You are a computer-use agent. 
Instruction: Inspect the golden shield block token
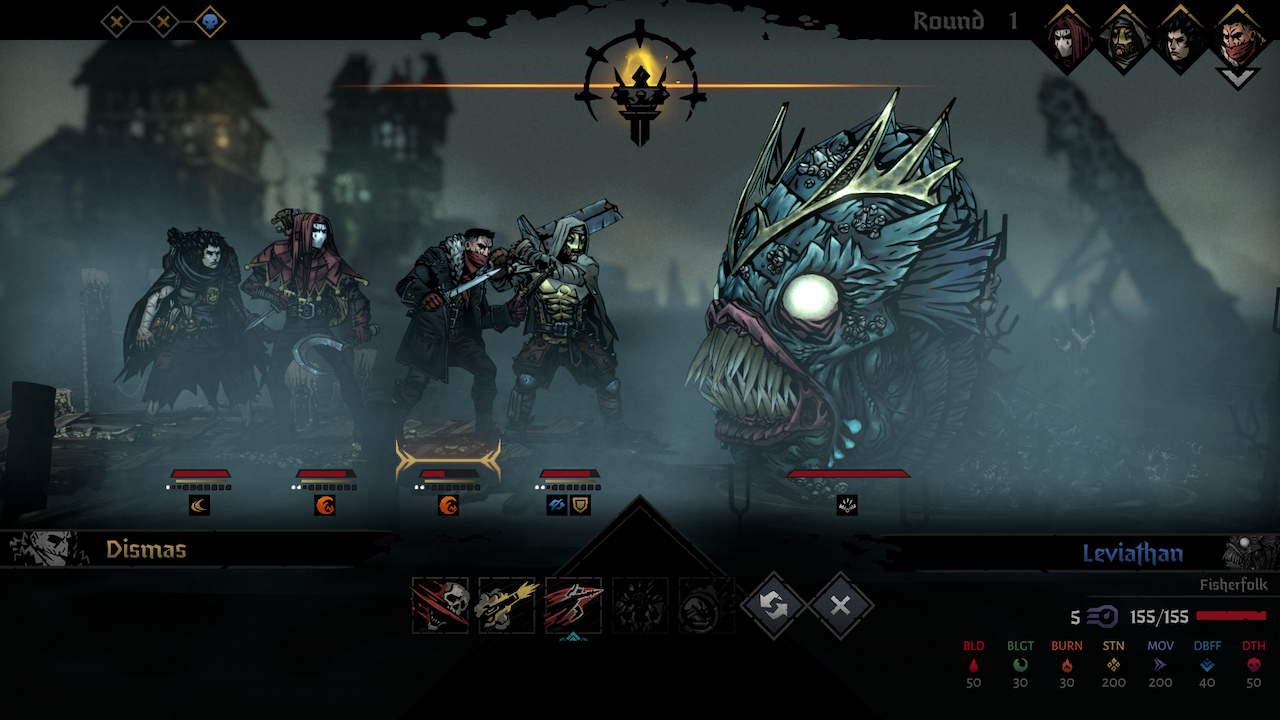tap(580, 506)
